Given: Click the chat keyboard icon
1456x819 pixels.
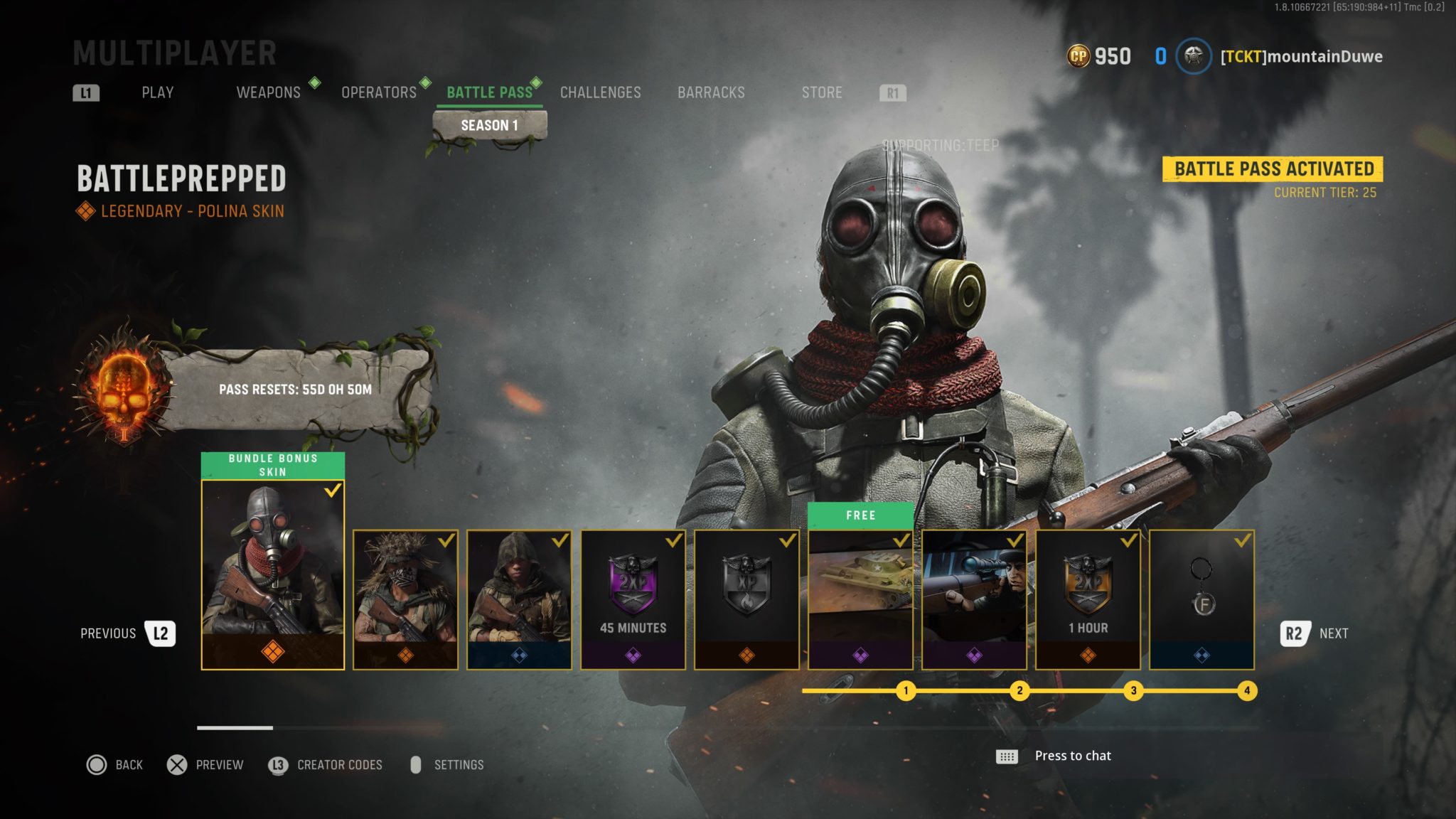Looking at the screenshot, I should coord(1009,756).
